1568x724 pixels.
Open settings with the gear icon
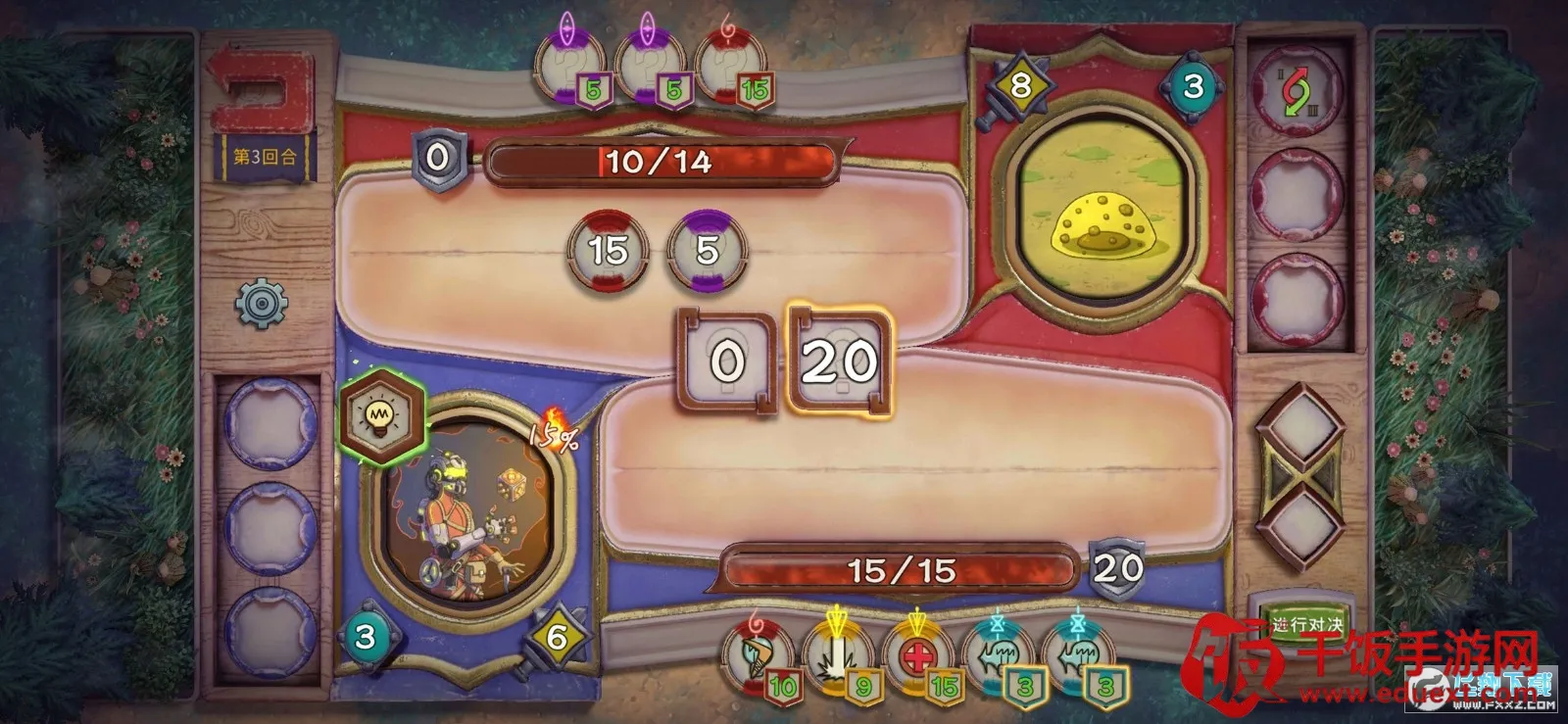(x=261, y=302)
